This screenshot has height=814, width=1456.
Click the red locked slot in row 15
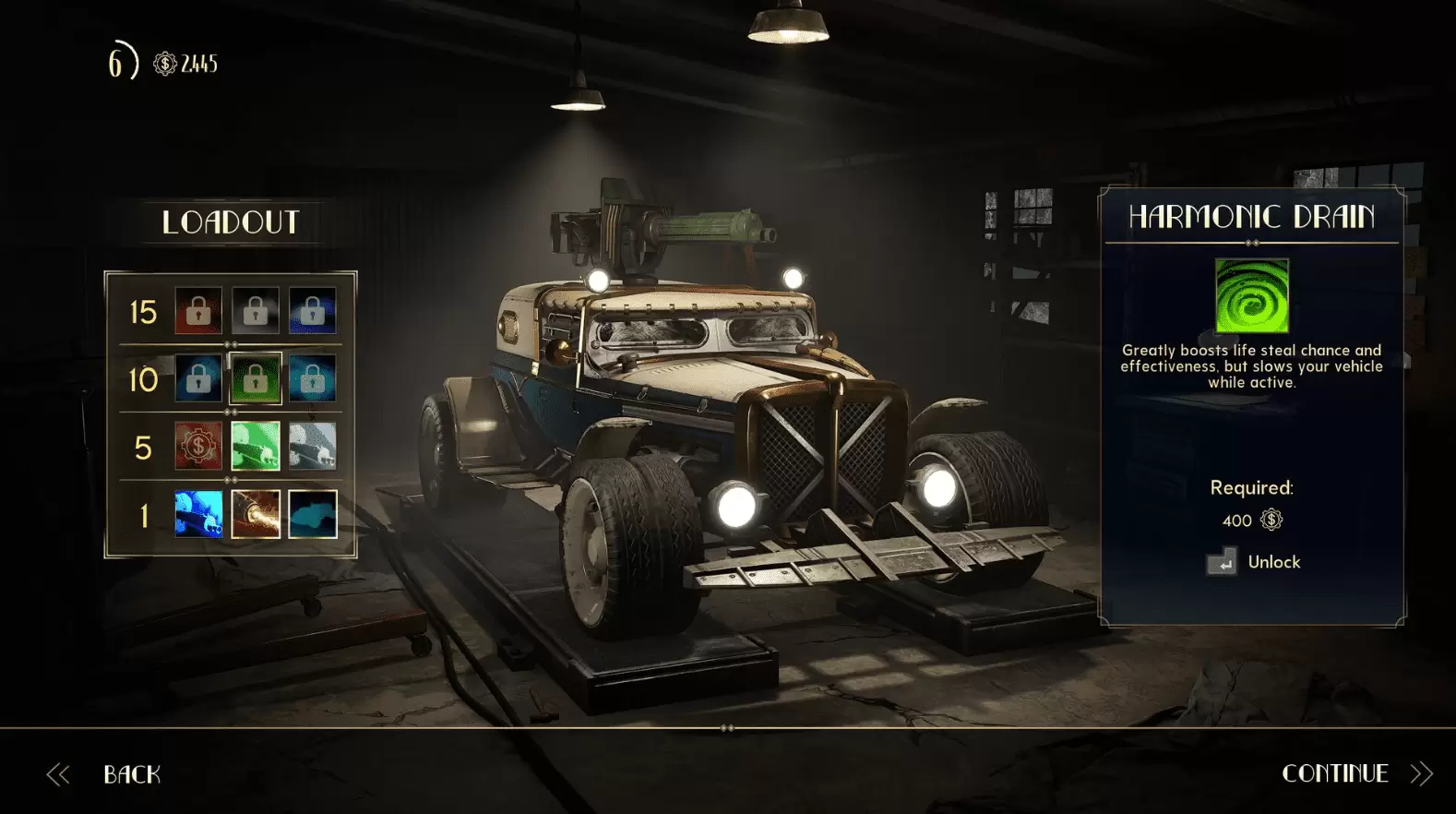pos(197,311)
